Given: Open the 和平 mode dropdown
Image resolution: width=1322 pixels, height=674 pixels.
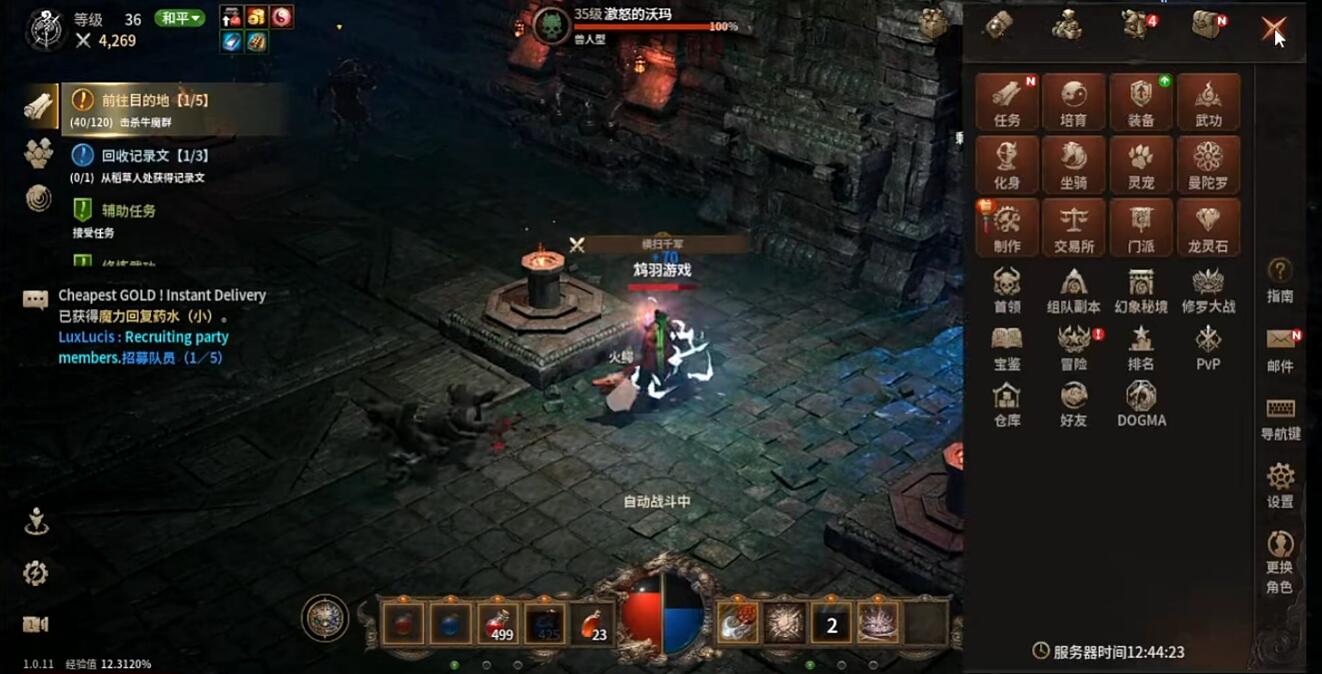Looking at the screenshot, I should point(180,19).
